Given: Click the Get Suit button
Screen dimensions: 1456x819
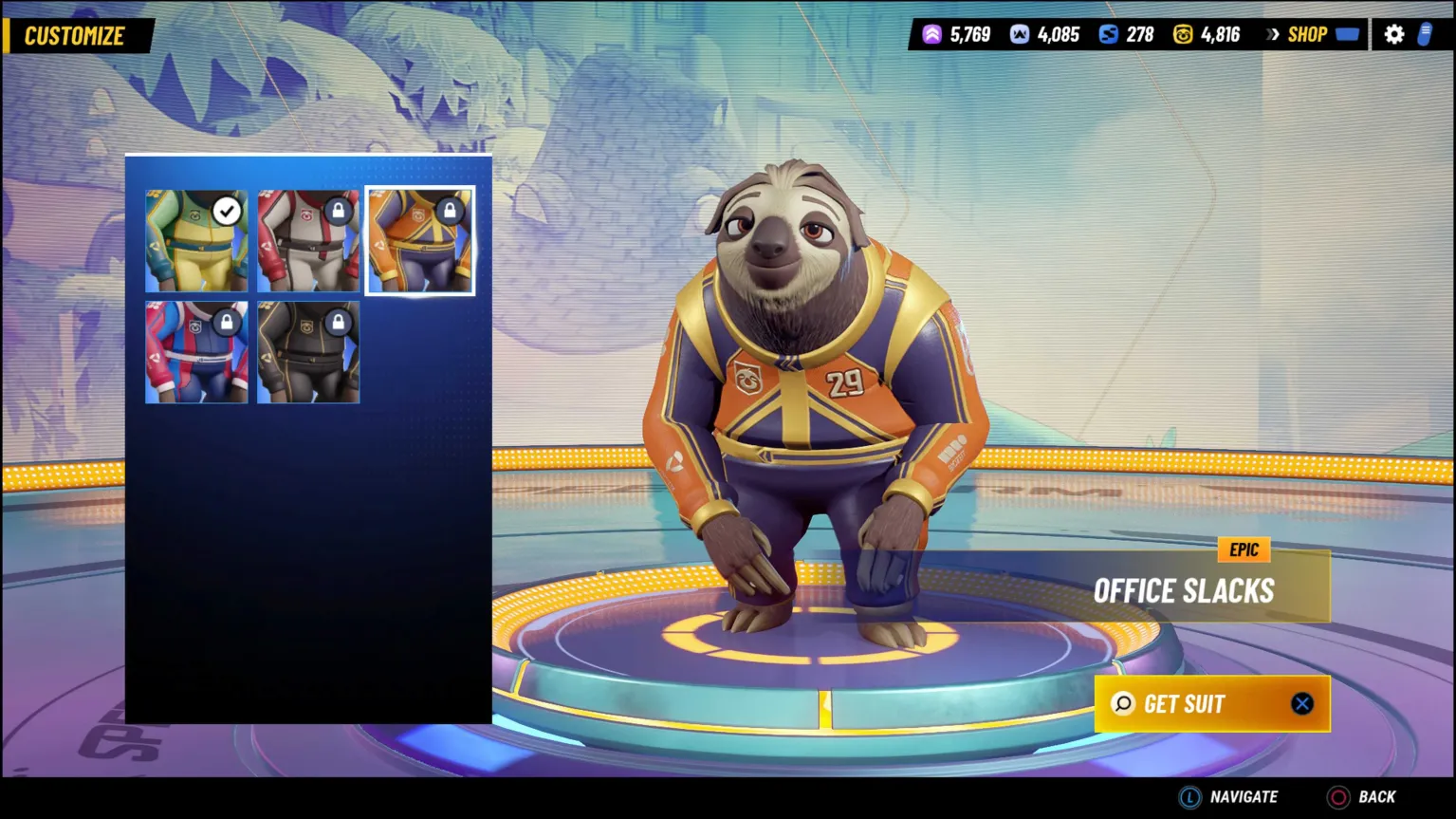Looking at the screenshot, I should pyautogui.click(x=1211, y=704).
